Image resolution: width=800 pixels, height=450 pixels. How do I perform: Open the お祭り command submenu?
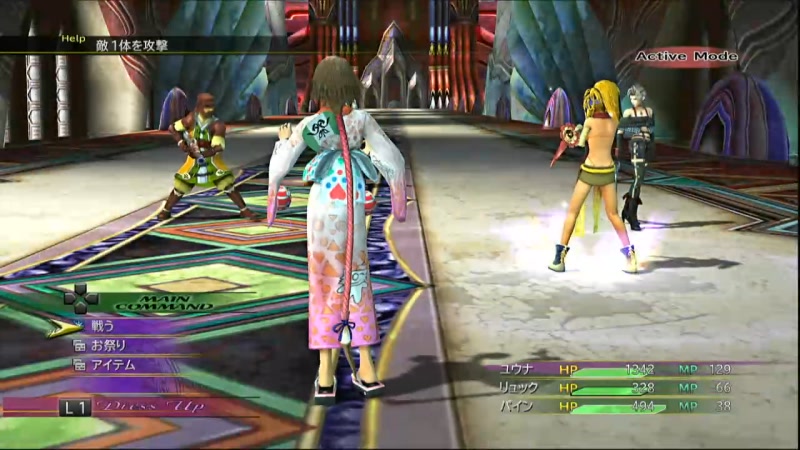tap(110, 345)
